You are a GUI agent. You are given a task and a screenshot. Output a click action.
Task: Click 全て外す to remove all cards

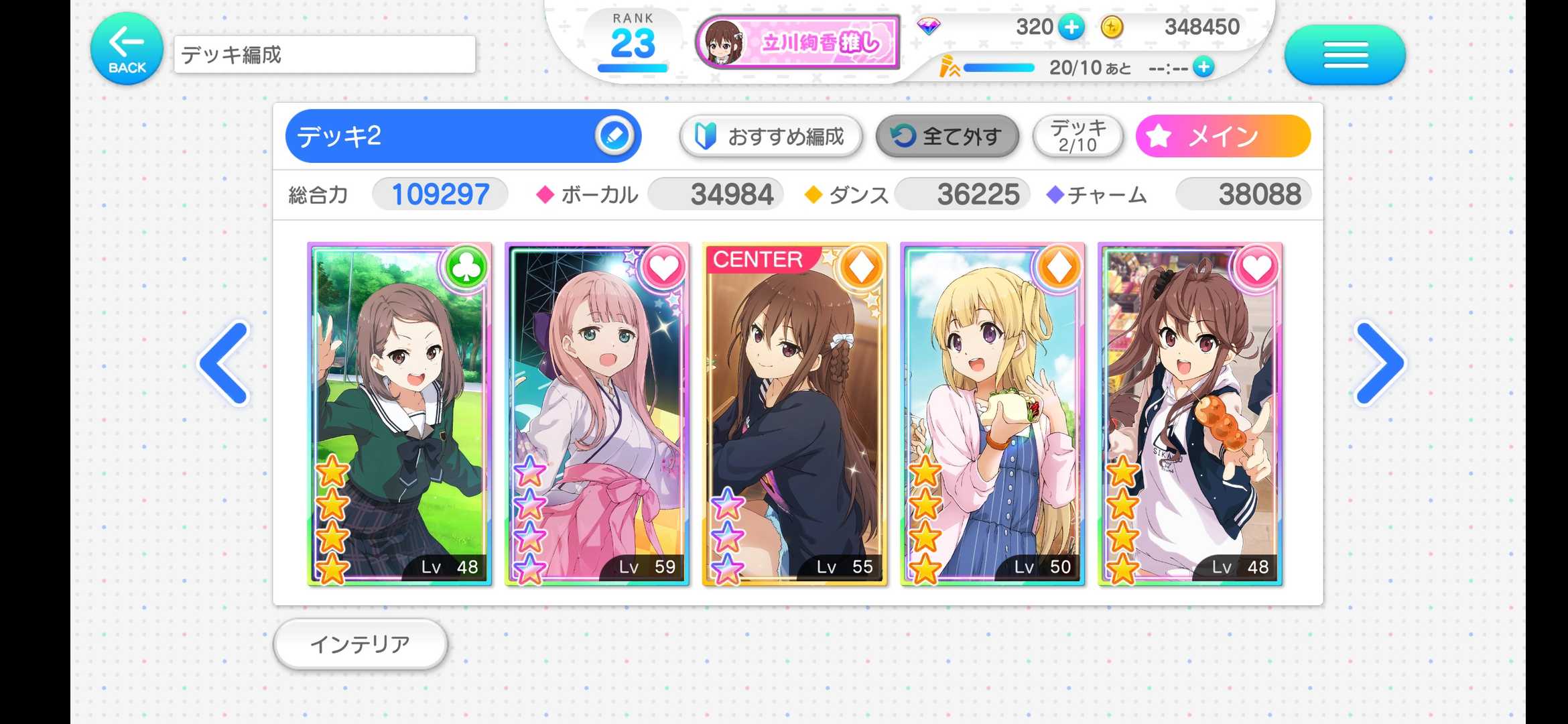click(948, 137)
